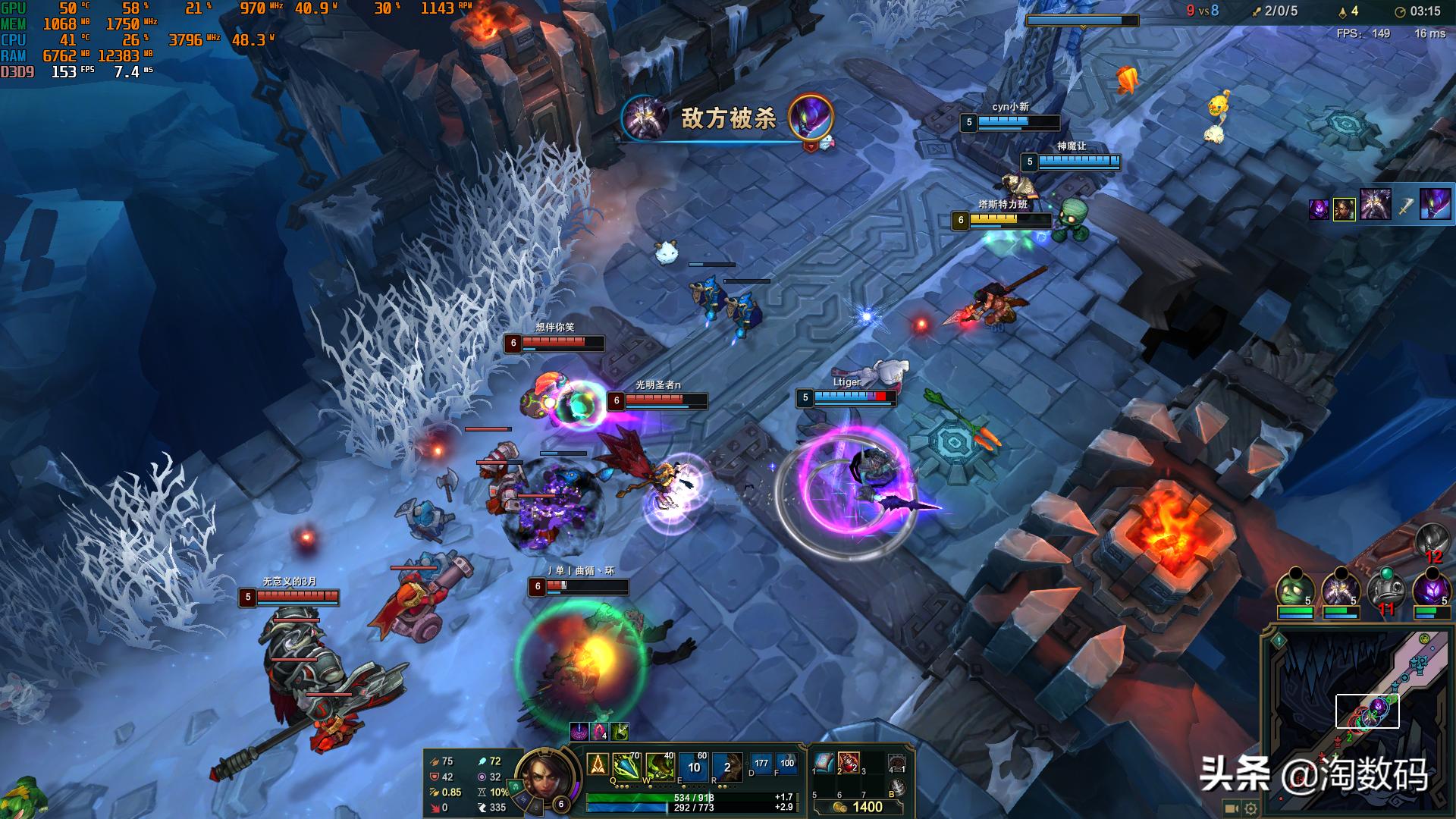Select the purple-faced teammate portrait
Screen dimensions: 1456x819
[1430, 588]
